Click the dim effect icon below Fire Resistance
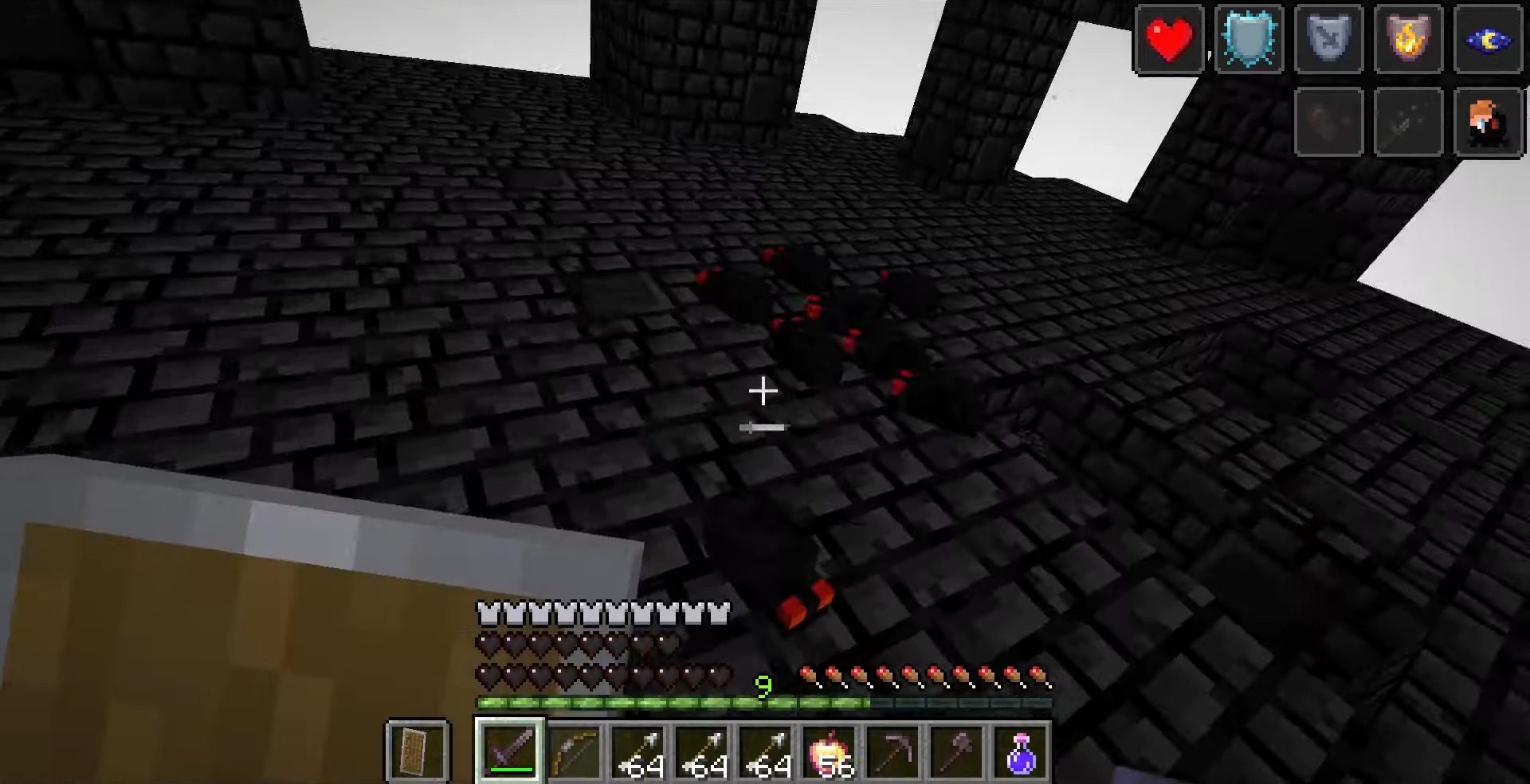 pos(1408,122)
